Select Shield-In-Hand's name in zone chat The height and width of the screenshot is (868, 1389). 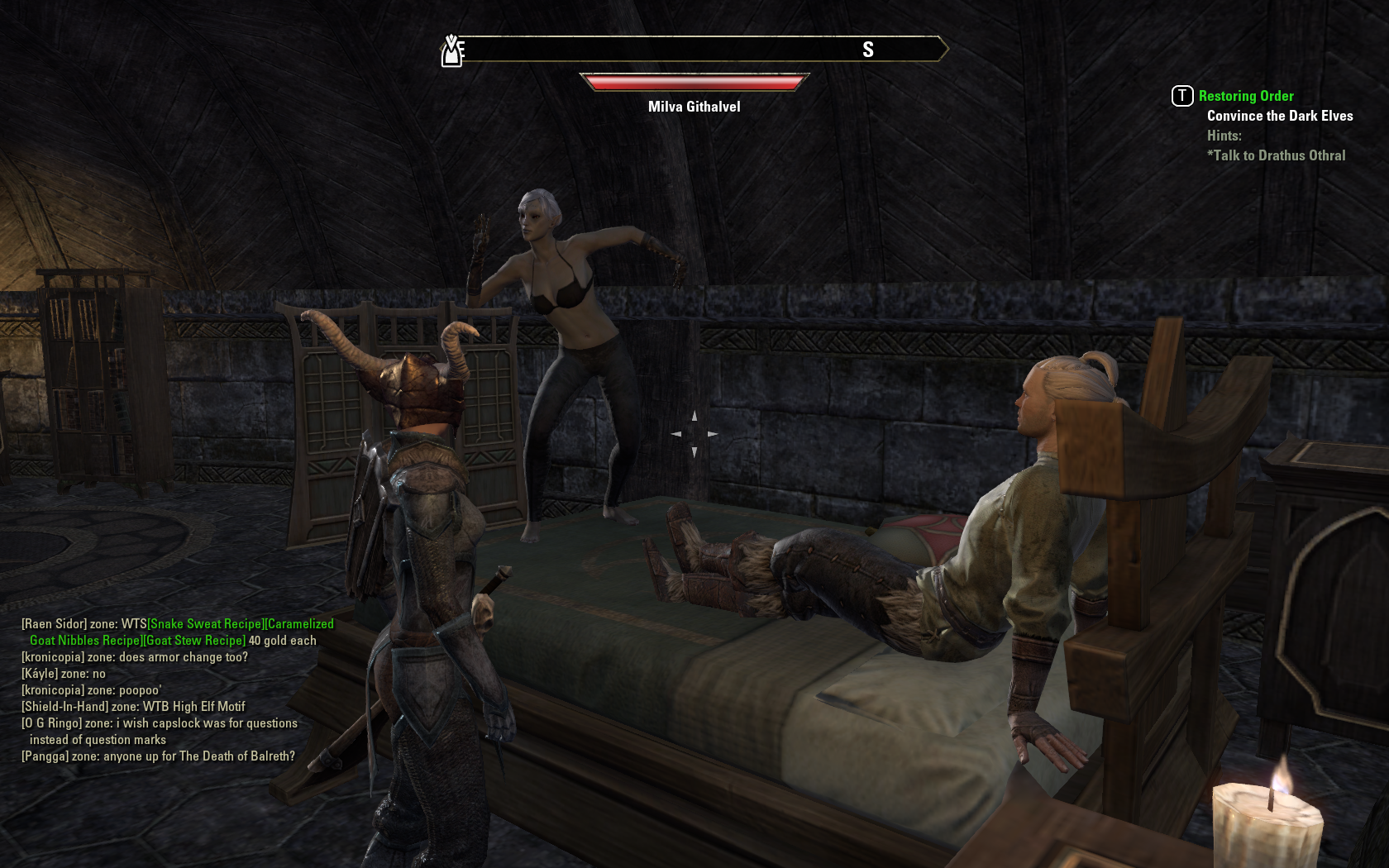pyautogui.click(x=64, y=707)
